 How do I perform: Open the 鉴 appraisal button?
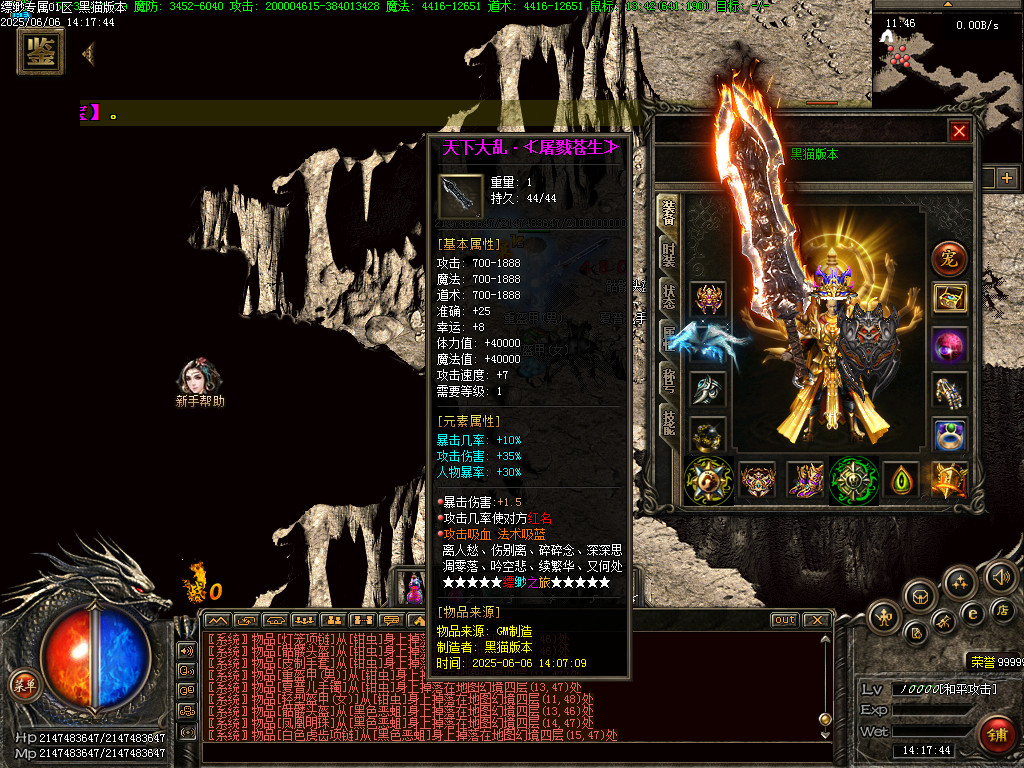coord(41,52)
